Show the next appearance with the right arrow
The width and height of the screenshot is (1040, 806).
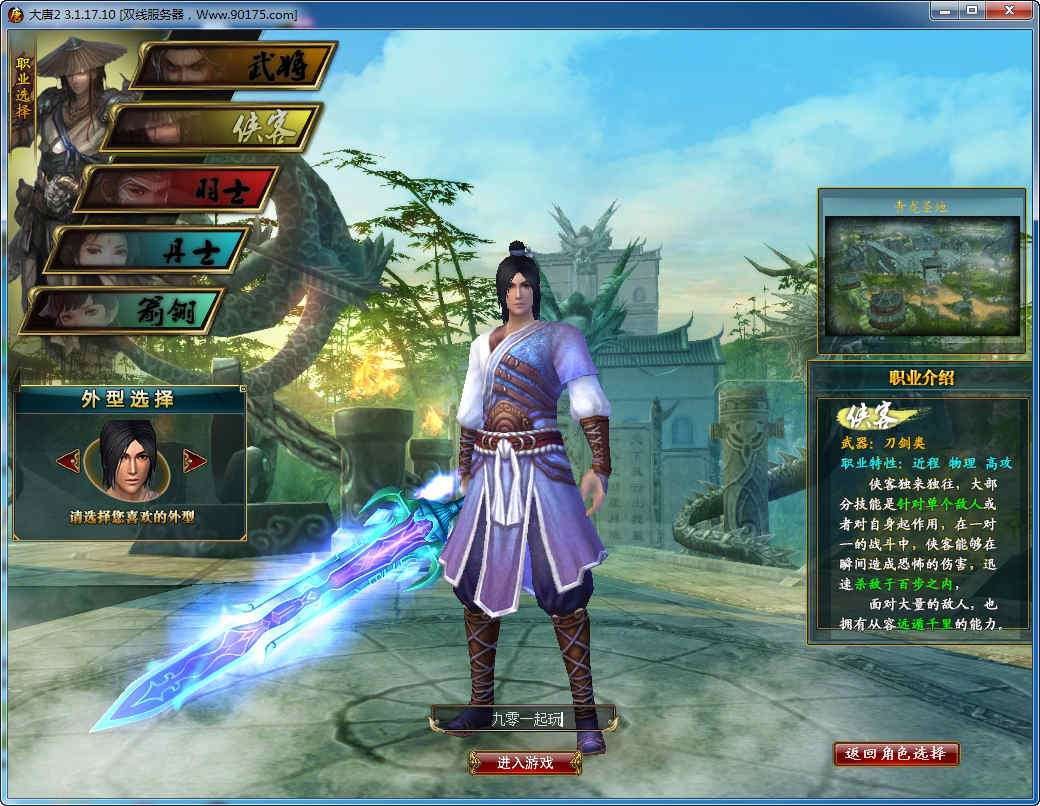click(194, 461)
